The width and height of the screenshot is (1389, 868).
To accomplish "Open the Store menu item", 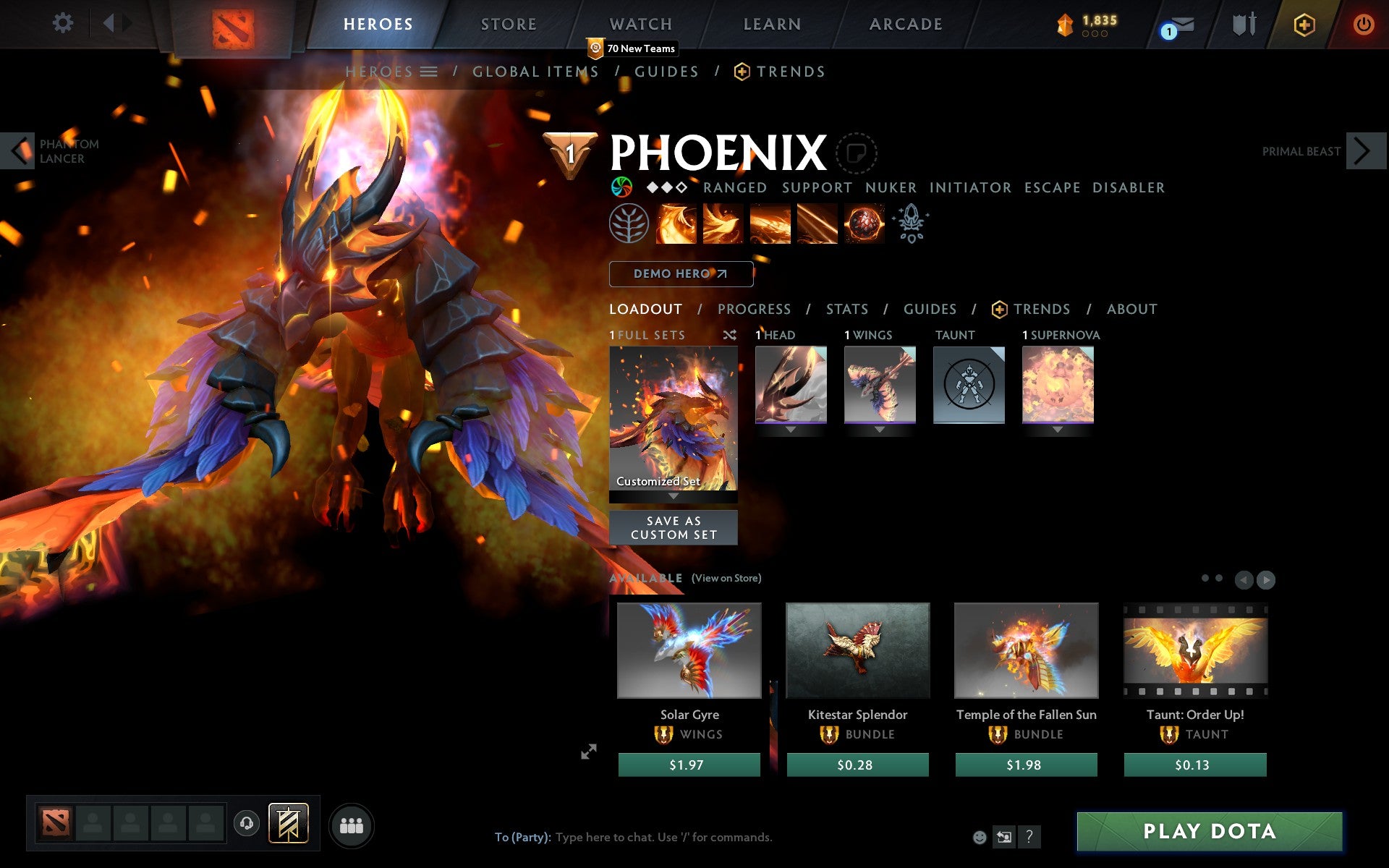I will [508, 23].
